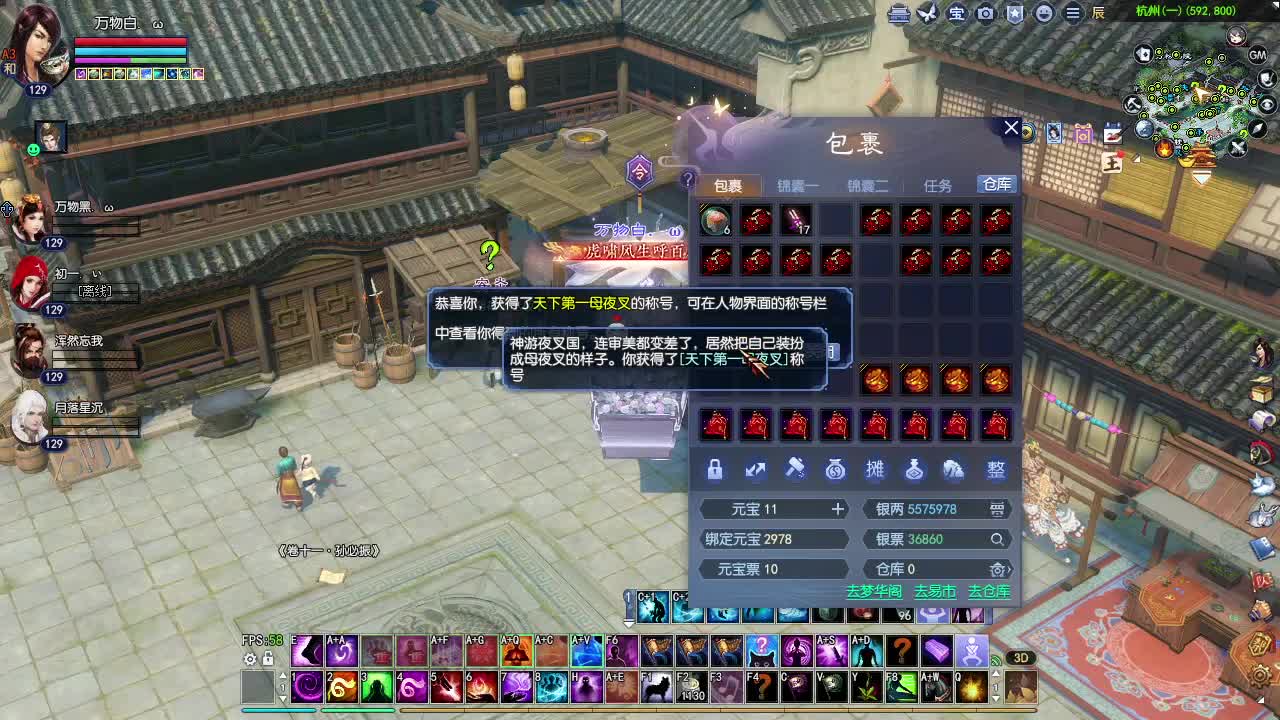
Task: Click the money bag sell icon in bag toolbar
Action: click(835, 470)
